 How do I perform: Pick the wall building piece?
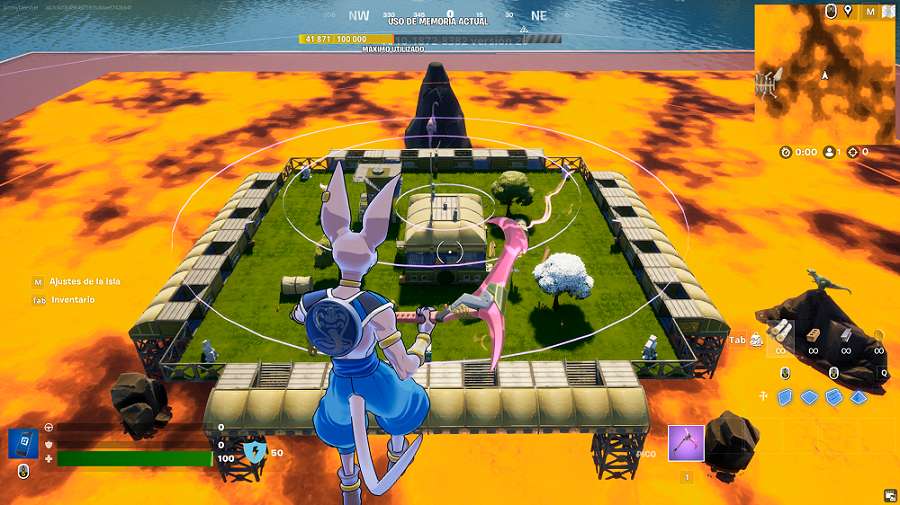[x=787, y=397]
